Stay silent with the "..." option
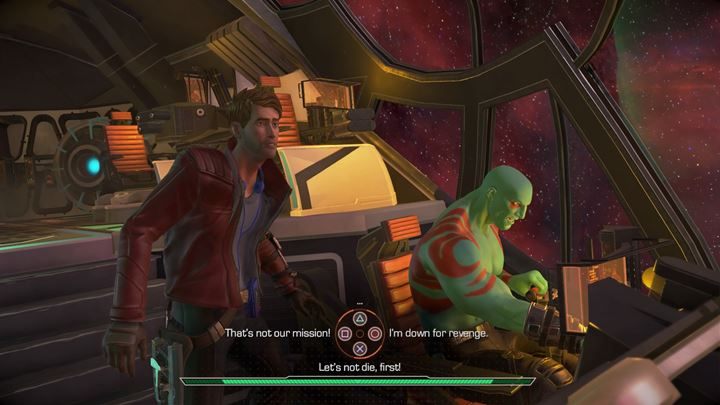Screen dimensions: 720x405 [358, 303]
